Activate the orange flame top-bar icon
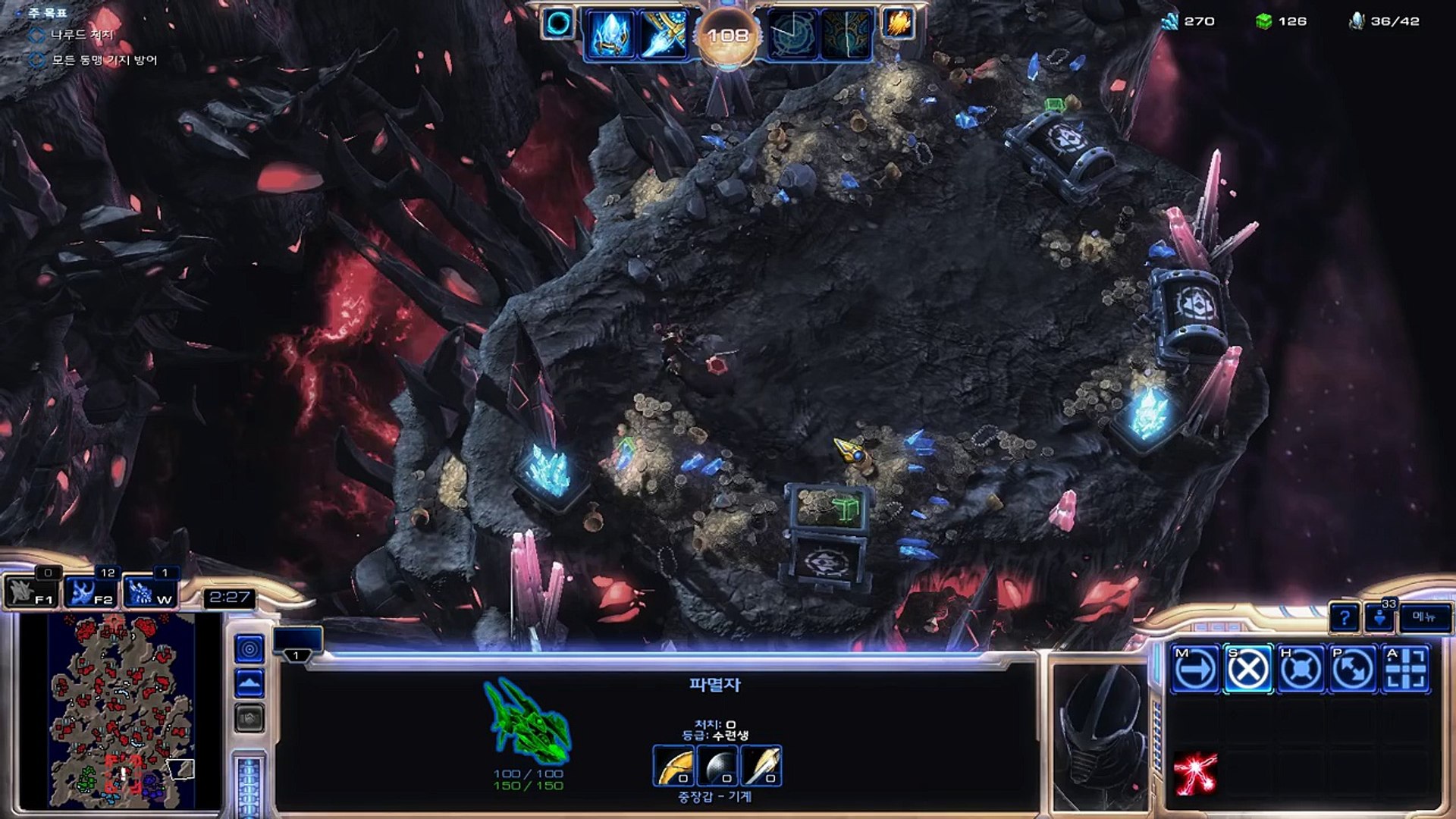The image size is (1456, 819). [x=898, y=24]
